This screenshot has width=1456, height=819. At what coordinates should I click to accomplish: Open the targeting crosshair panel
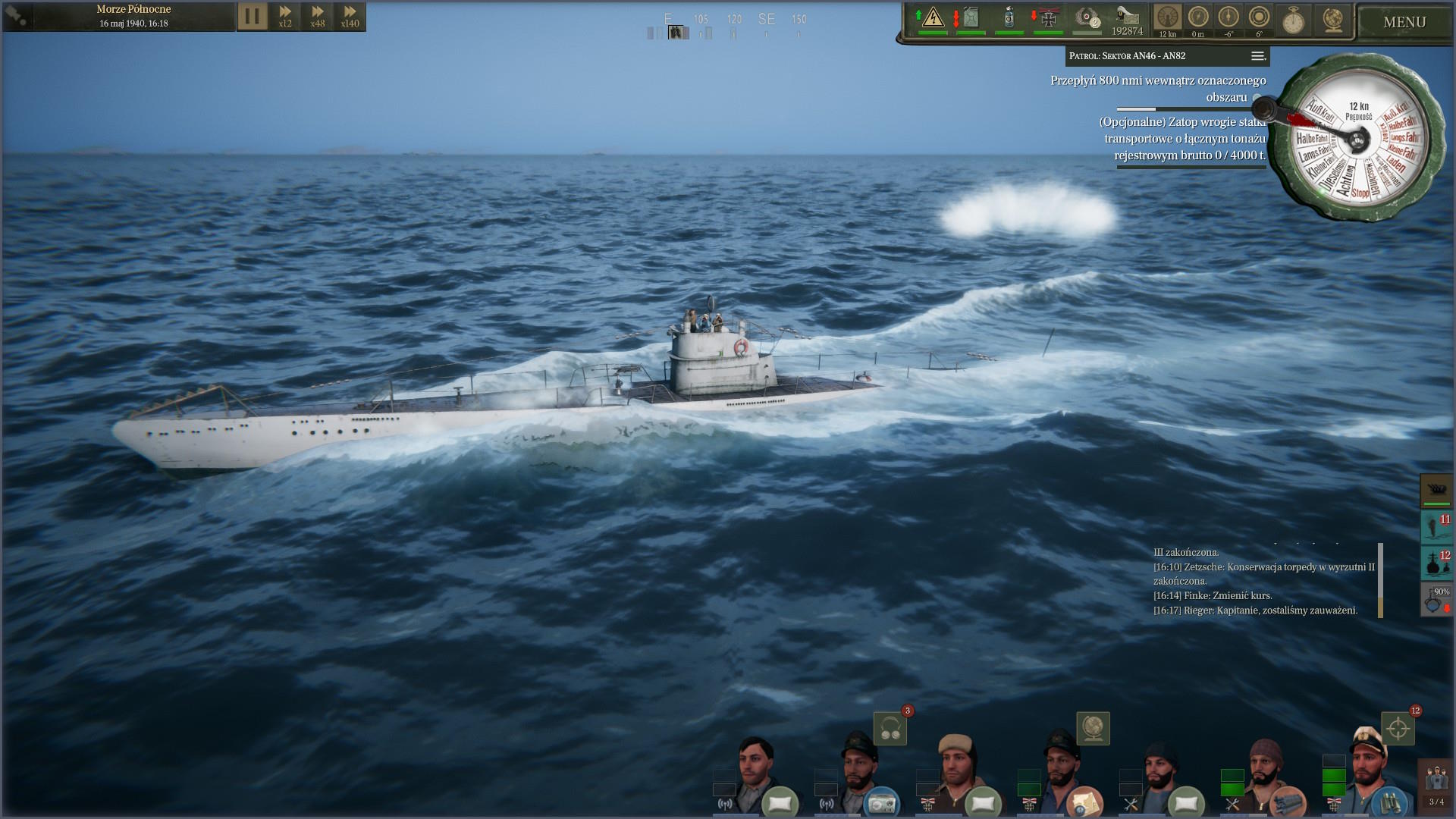(1398, 730)
